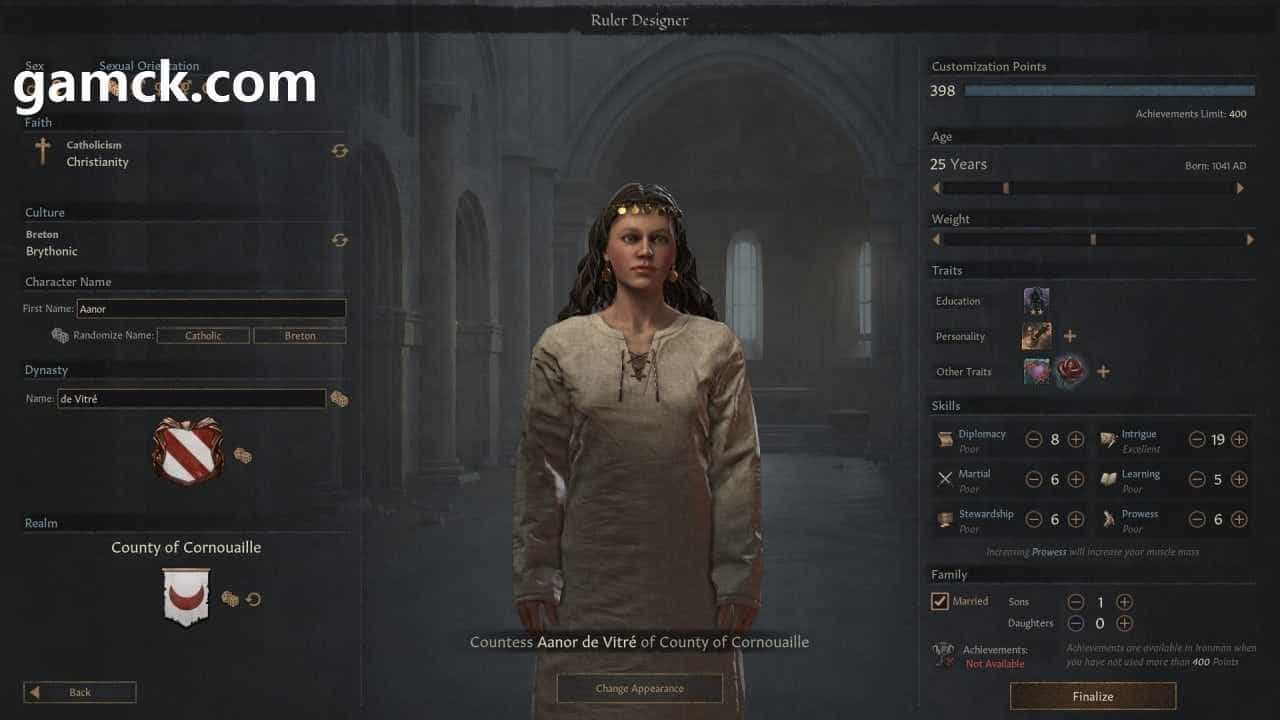Screen dimensions: 1280x720
Task: Increase the Martial skill
Action: pyautogui.click(x=1076, y=479)
